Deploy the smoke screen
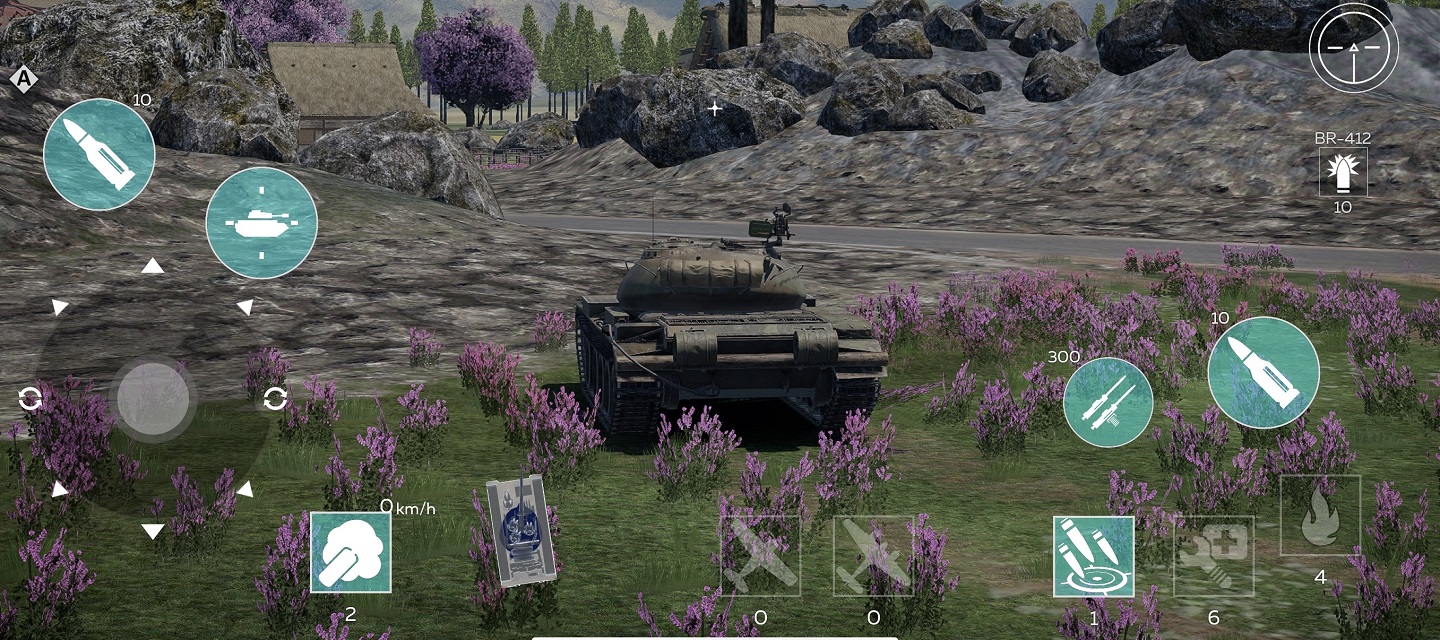Viewport: 1440px width, 640px height. (x=350, y=552)
